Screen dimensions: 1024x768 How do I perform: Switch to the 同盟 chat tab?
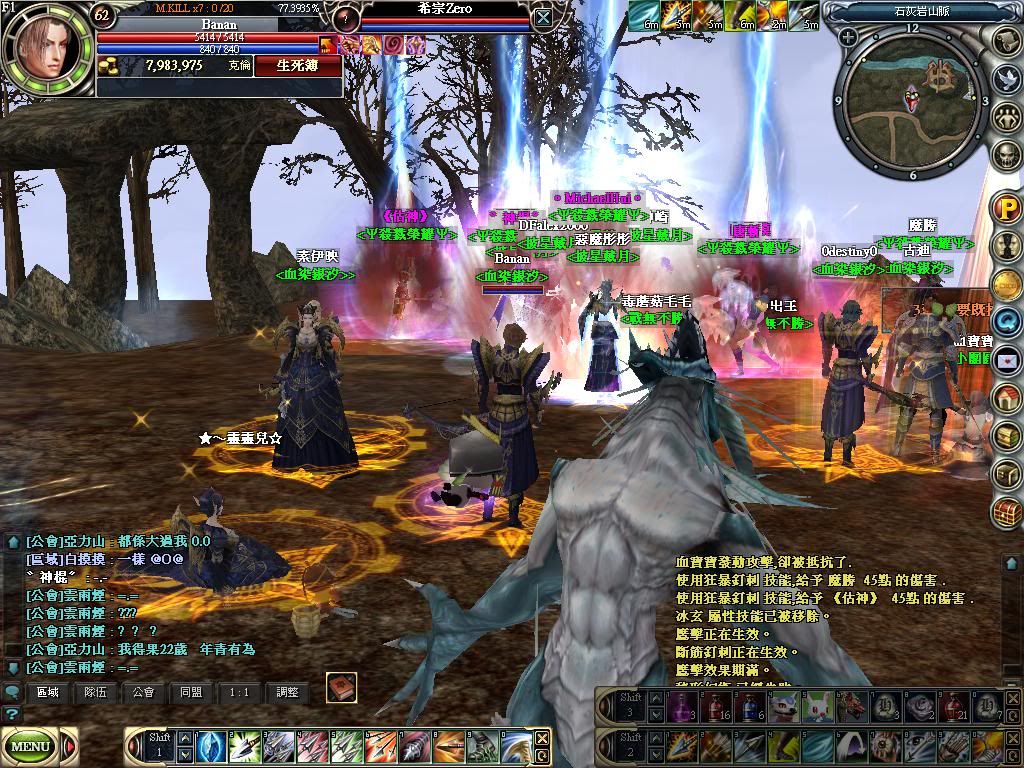click(192, 692)
